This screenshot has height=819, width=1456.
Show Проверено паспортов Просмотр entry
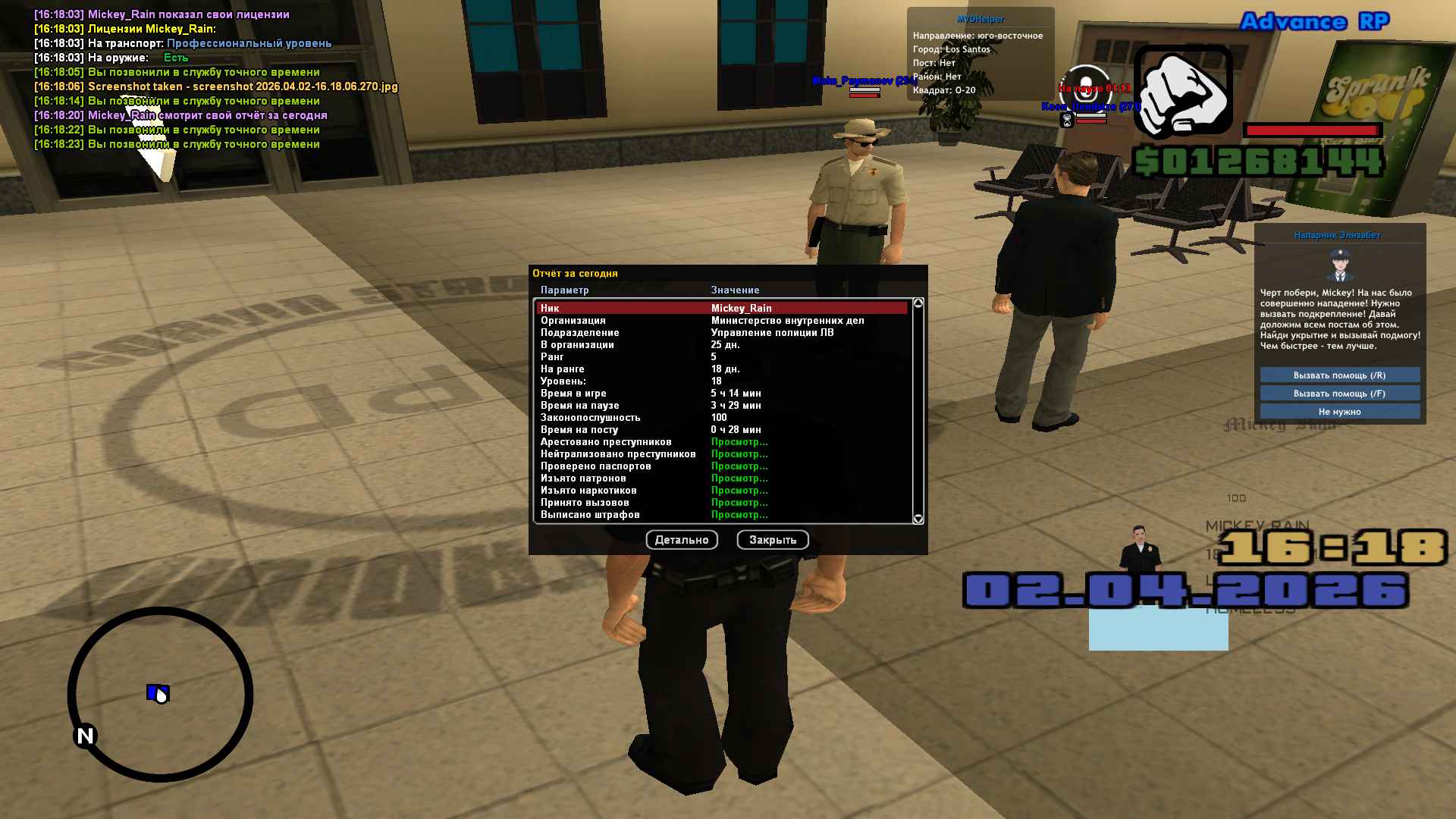[739, 466]
